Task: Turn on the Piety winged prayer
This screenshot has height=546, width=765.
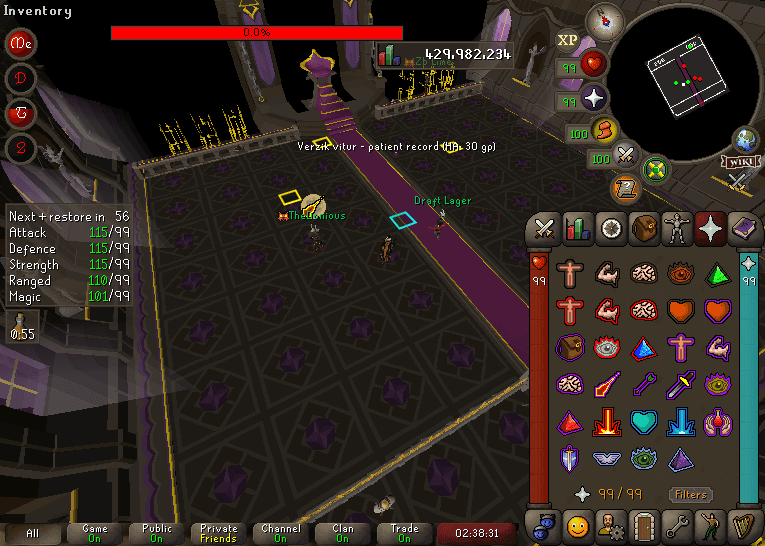Action: pos(608,458)
